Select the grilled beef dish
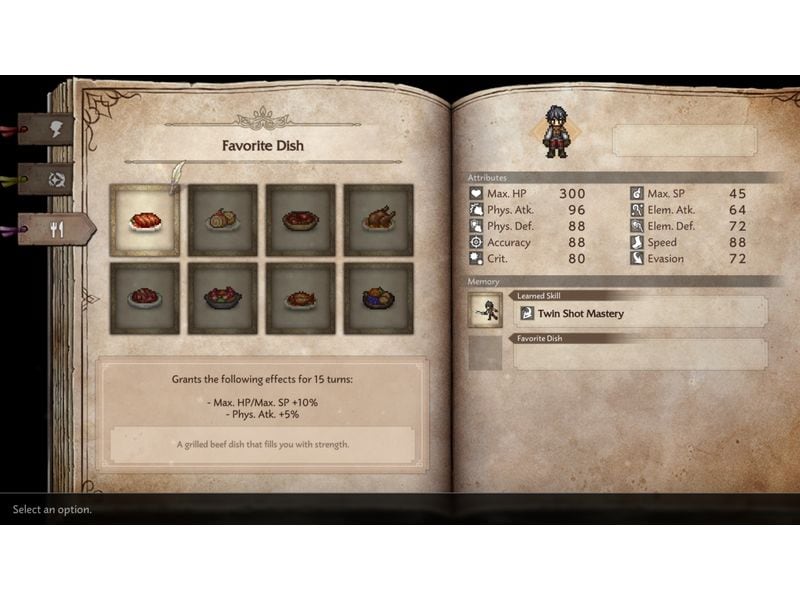Screen dimensions: 800x600 coord(145,220)
